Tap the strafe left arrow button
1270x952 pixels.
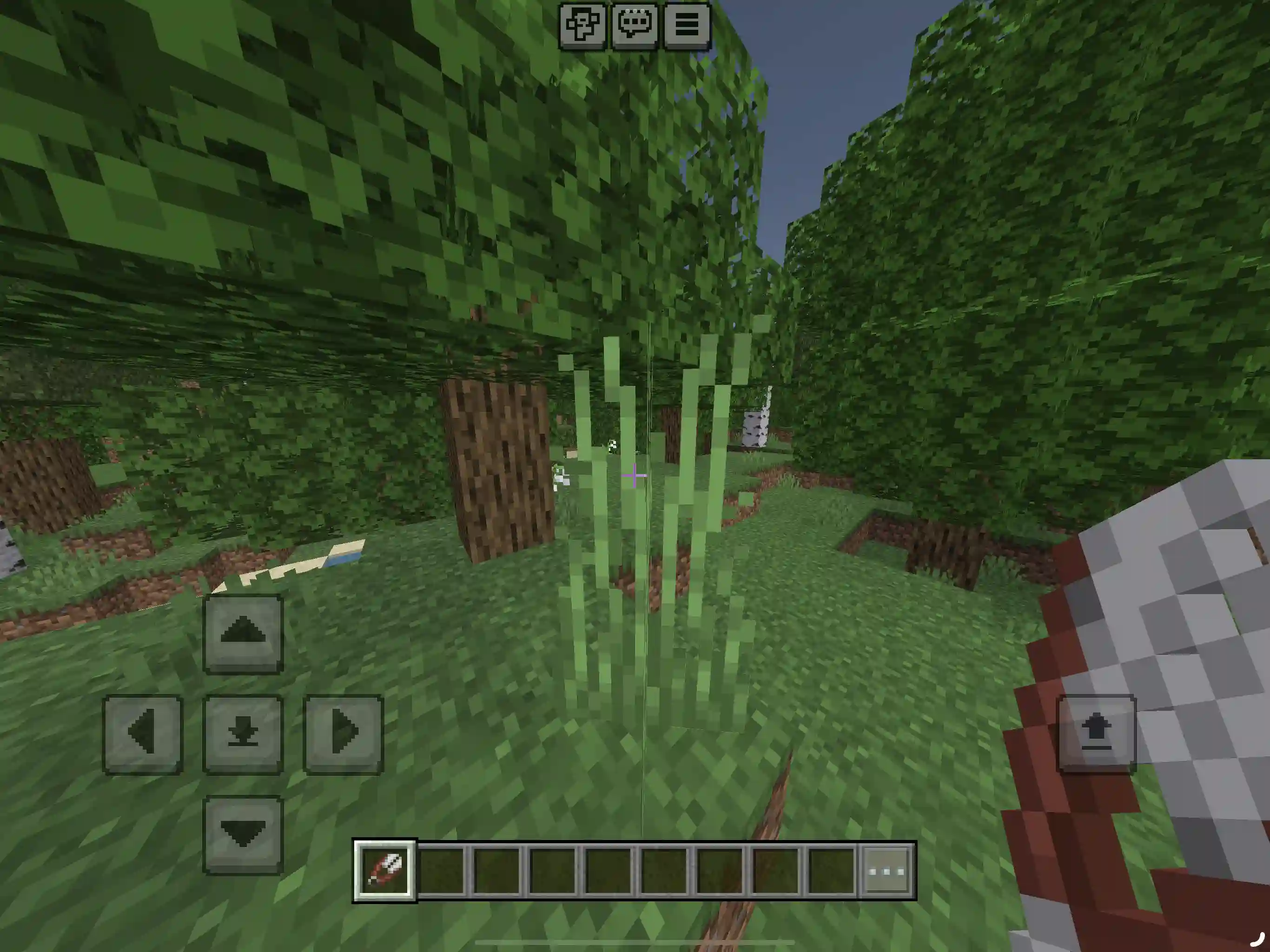pyautogui.click(x=143, y=733)
